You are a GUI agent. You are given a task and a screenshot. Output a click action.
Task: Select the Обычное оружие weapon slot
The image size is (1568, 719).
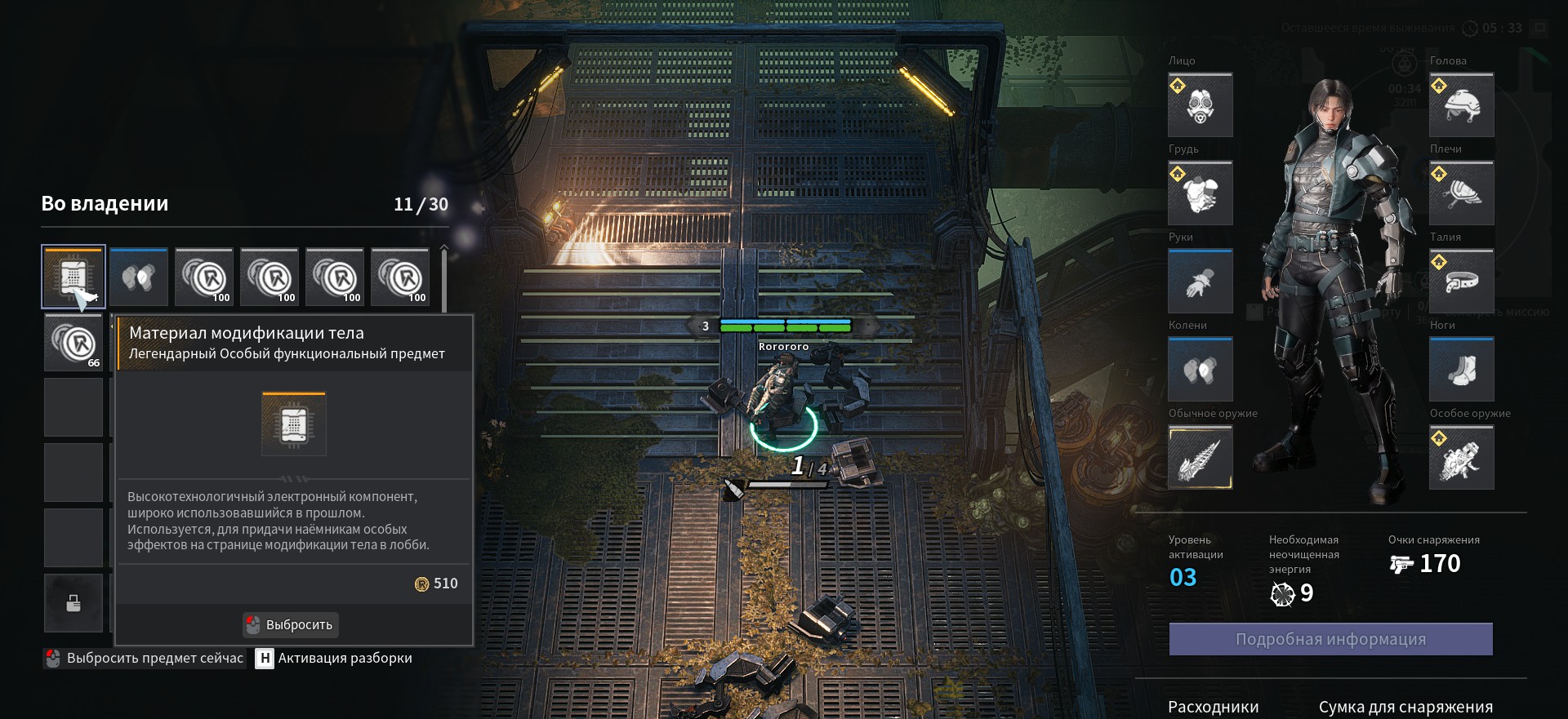point(1200,458)
